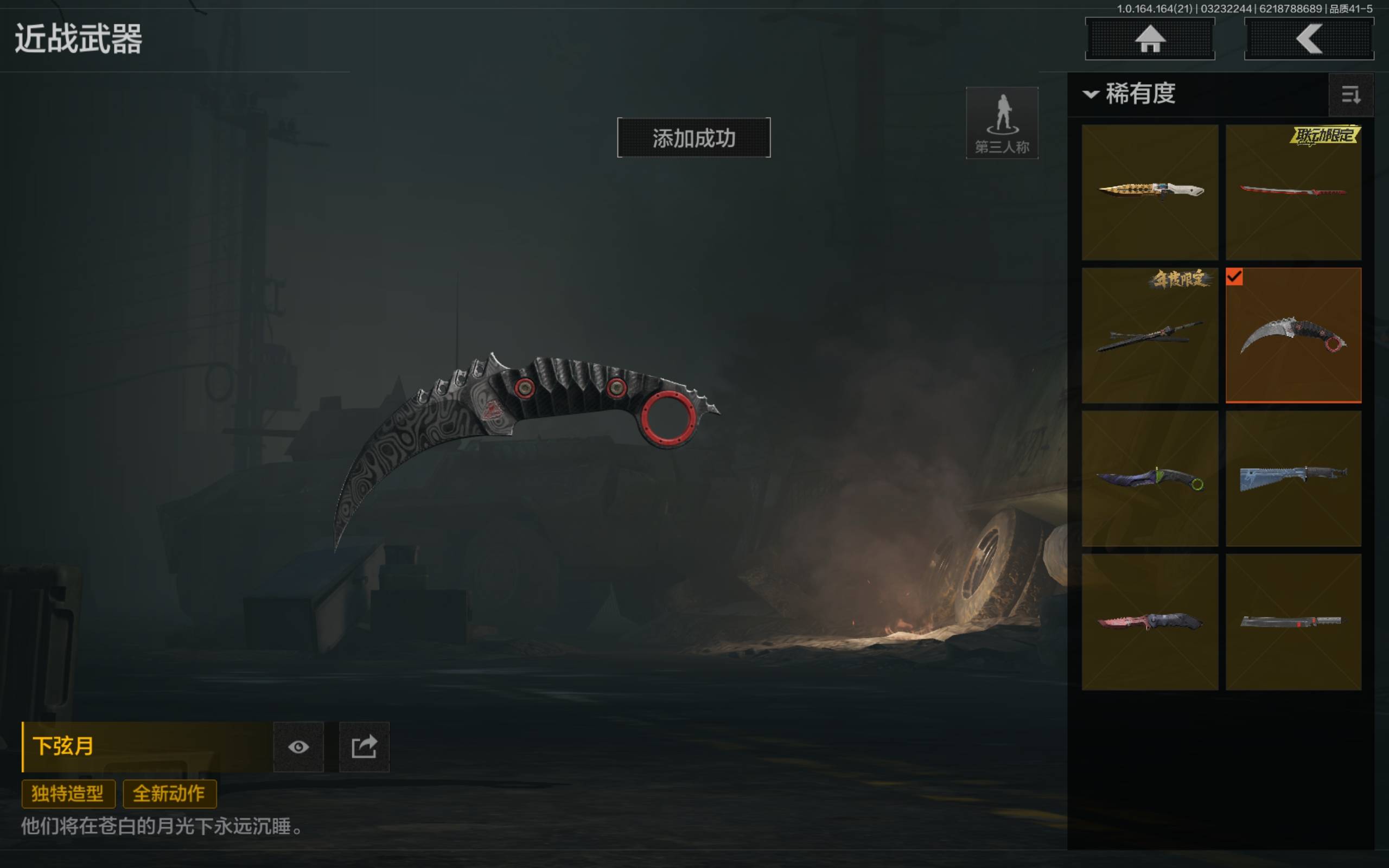Select the 年度限定 dark spear skin

(1150, 335)
